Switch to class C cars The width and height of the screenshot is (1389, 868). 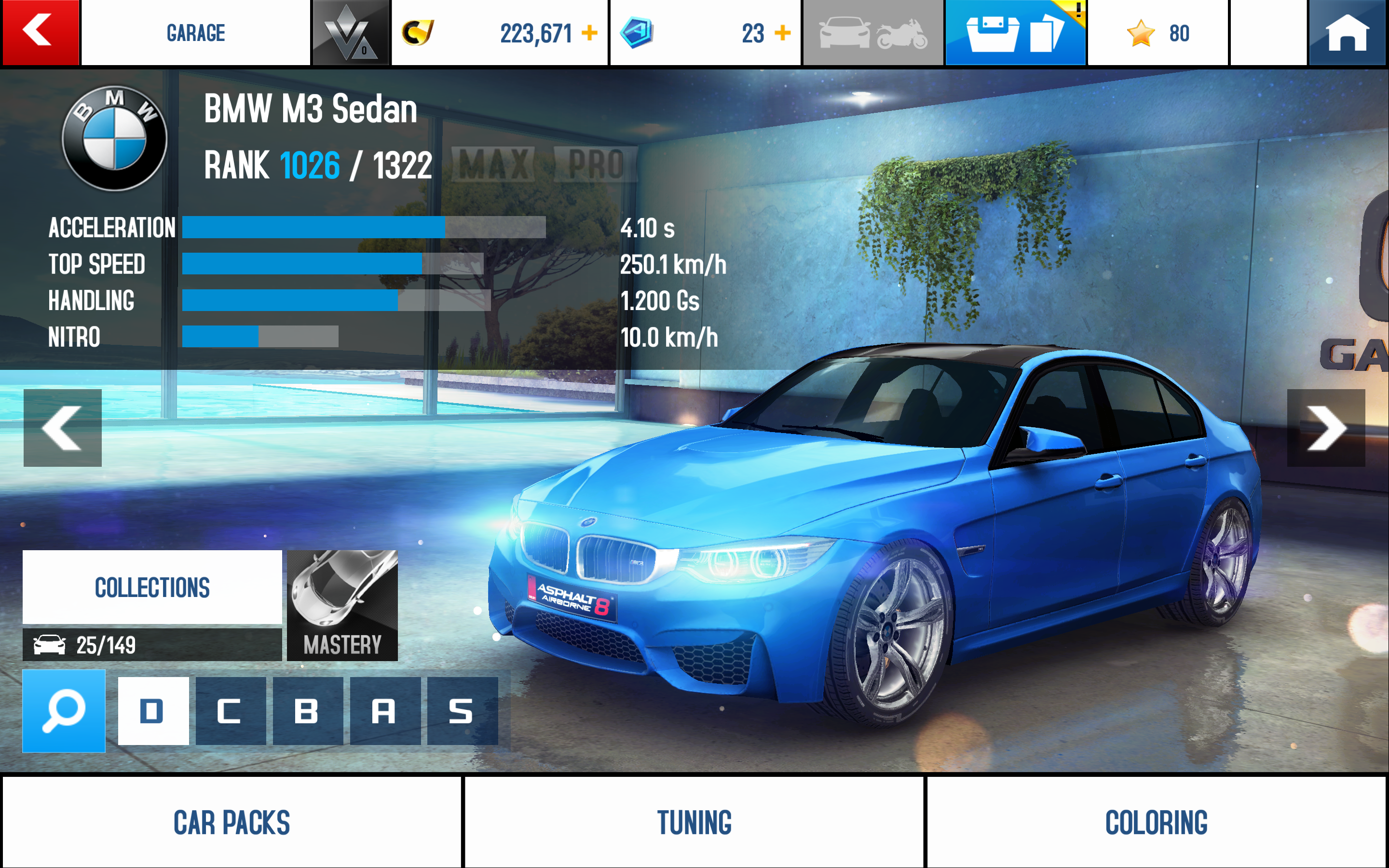(231, 711)
